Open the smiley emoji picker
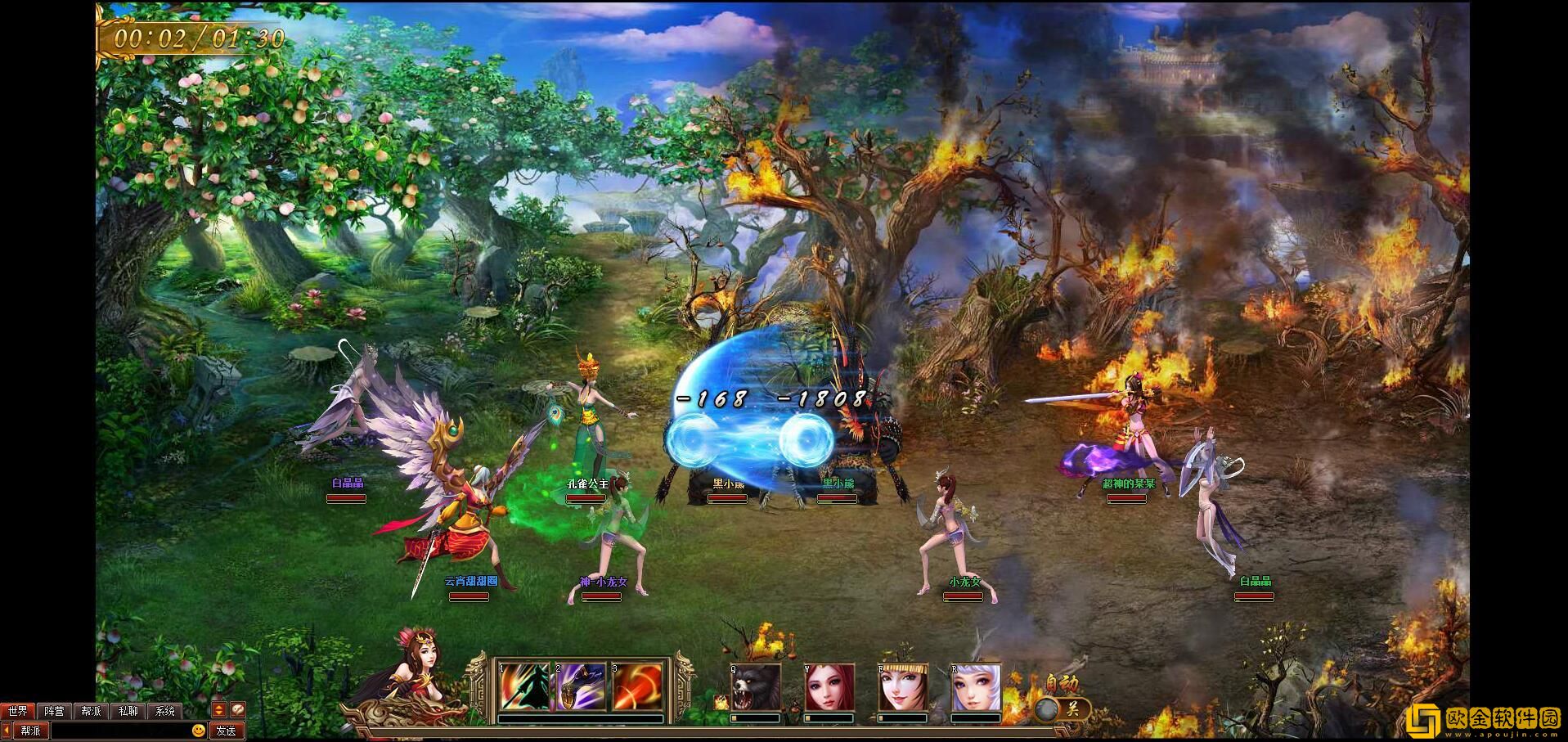This screenshot has width=1568, height=742. coord(198,731)
